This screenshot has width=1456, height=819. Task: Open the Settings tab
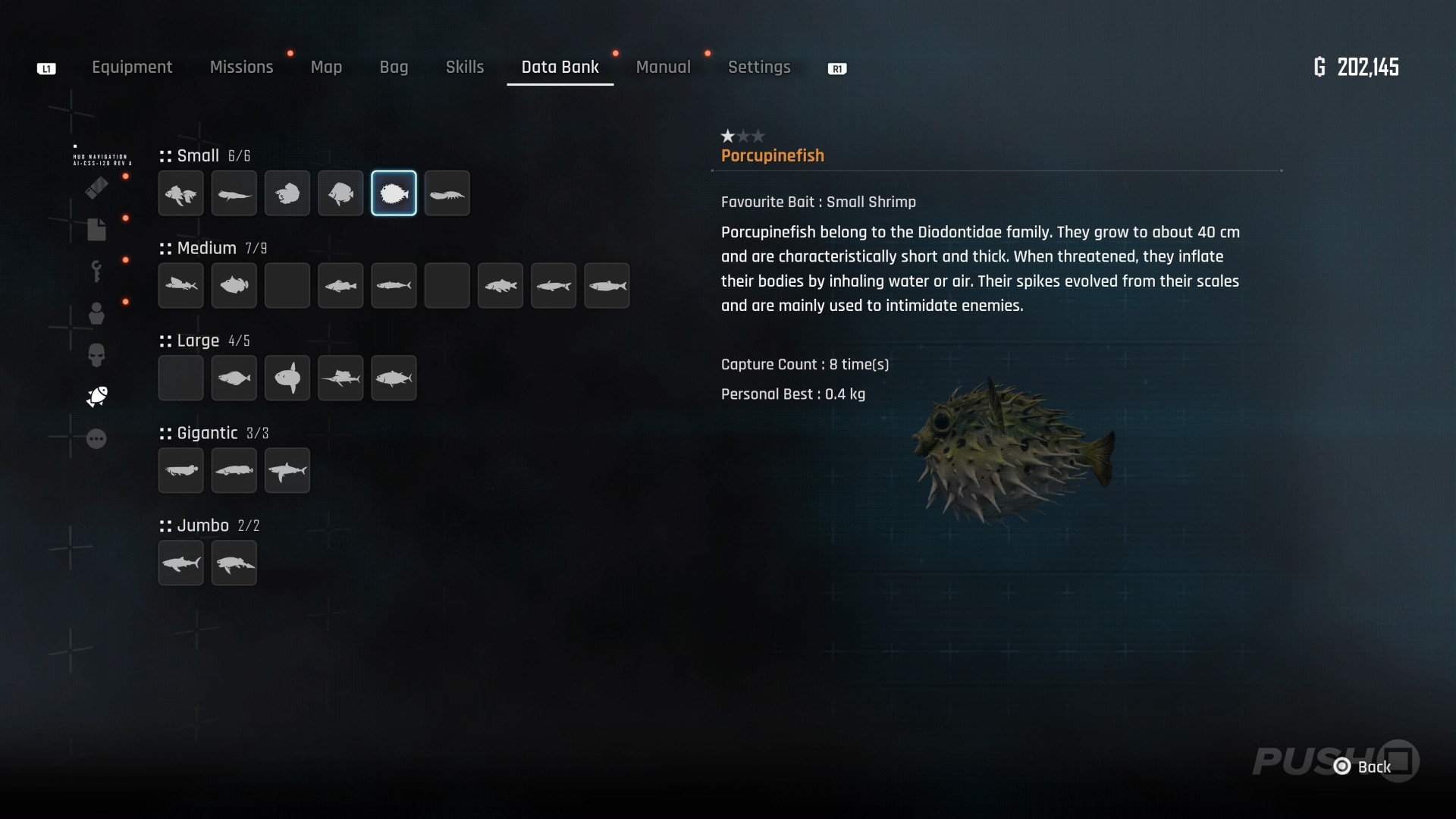(x=759, y=67)
